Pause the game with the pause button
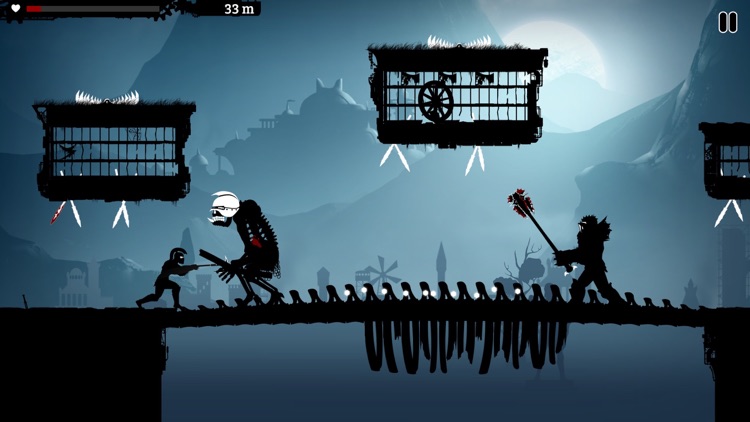This screenshot has height=422, width=750. point(727,22)
